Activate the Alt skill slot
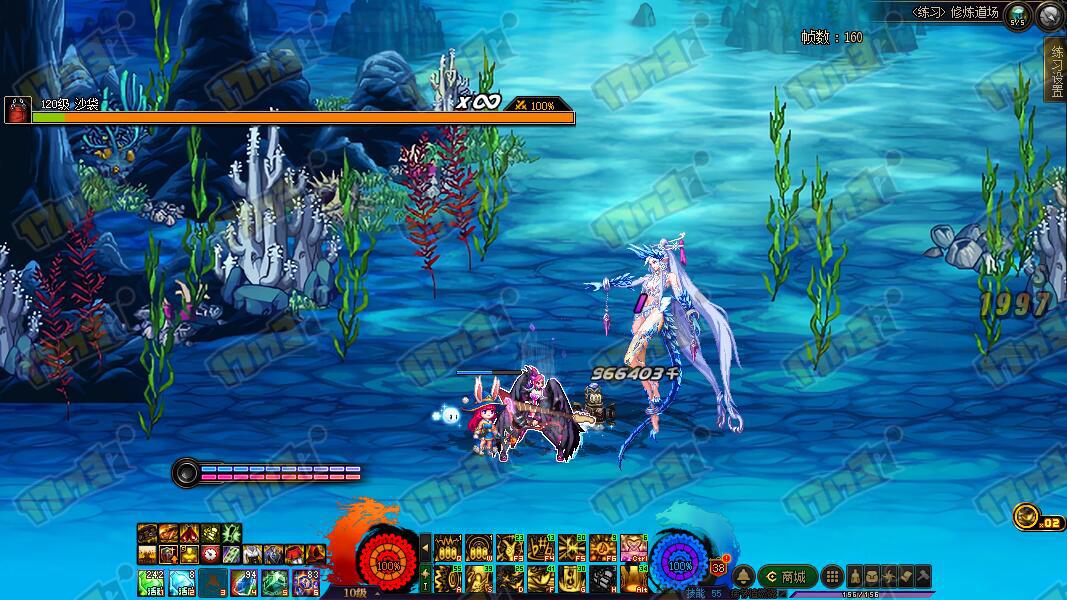Screen dimensions: 1067x600 coord(634,579)
